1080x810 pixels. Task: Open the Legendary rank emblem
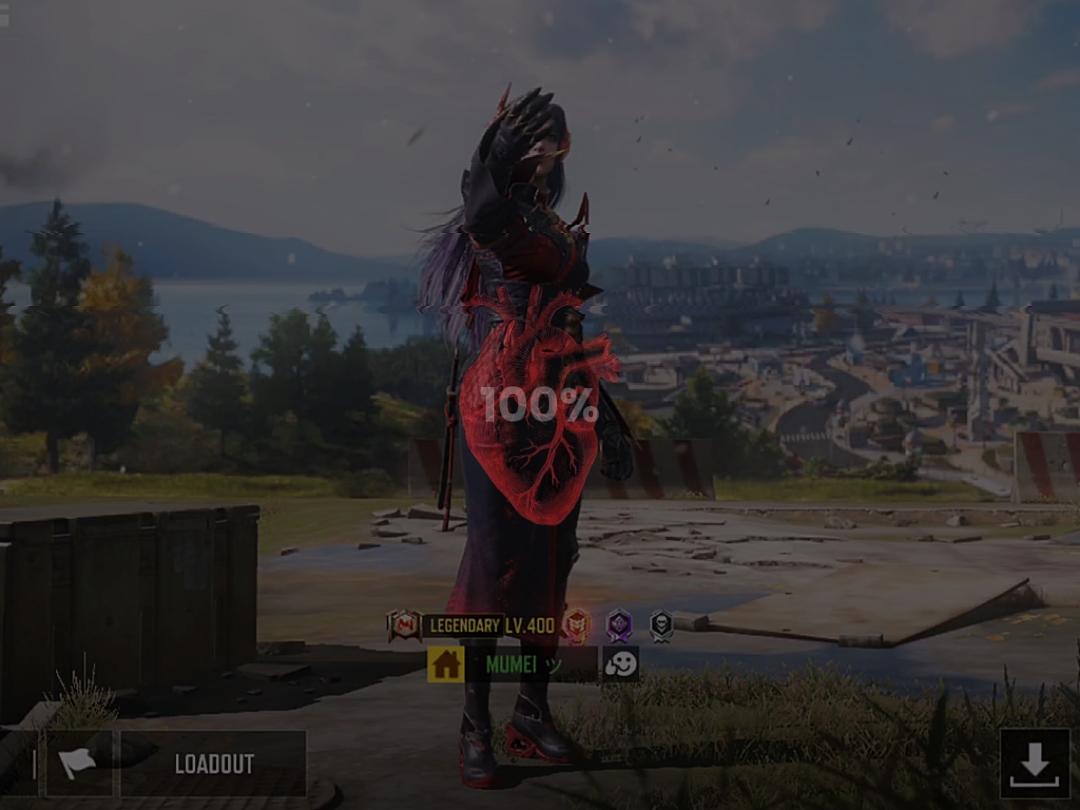(404, 626)
